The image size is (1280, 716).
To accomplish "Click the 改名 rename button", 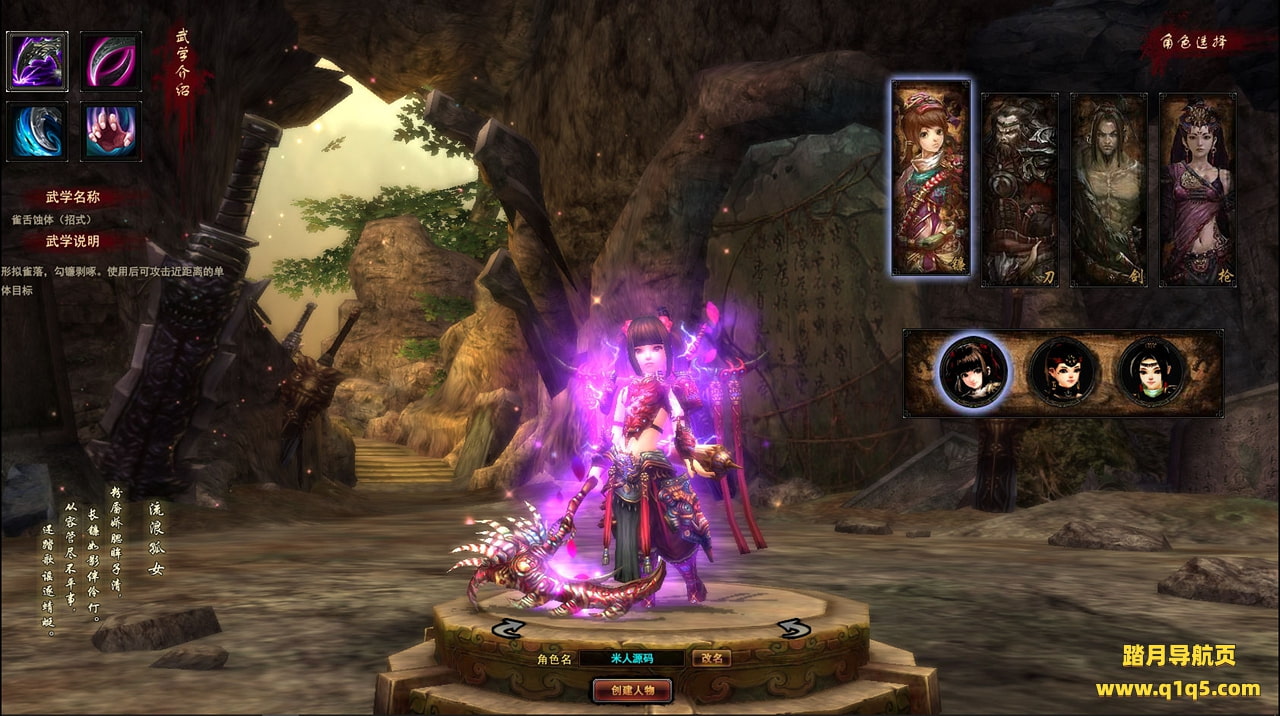I will point(712,658).
